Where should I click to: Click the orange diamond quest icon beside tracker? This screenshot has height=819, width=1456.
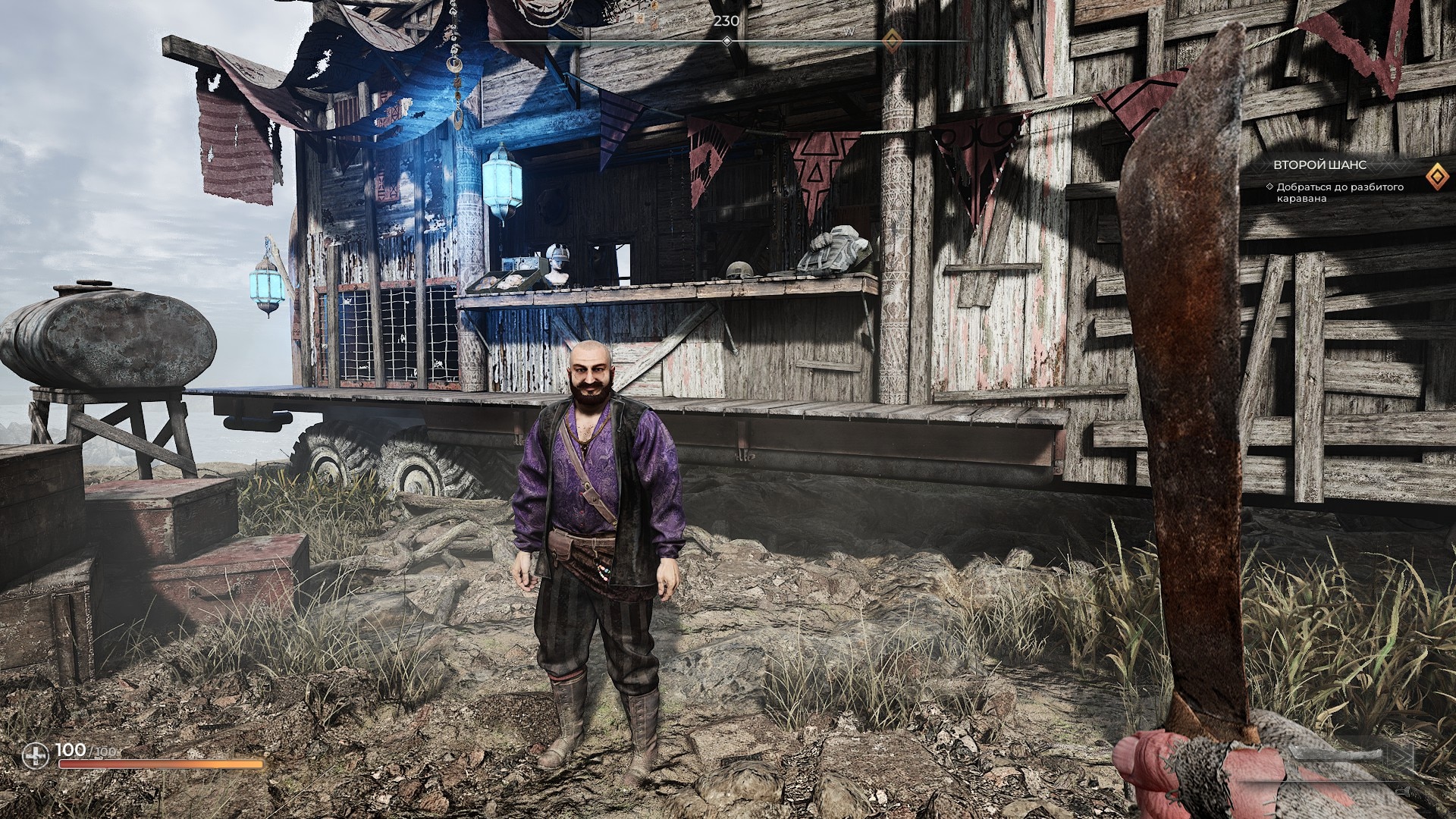pyautogui.click(x=1434, y=177)
